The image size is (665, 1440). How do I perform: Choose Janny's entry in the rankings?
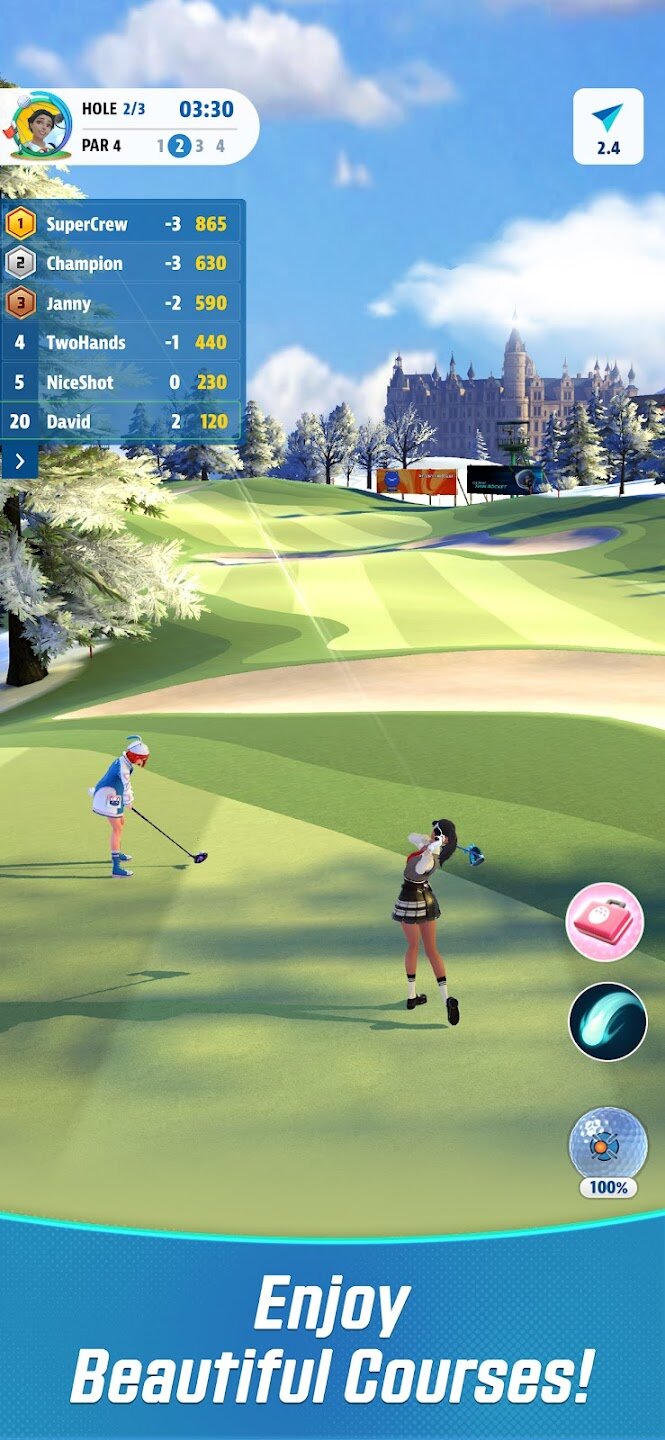click(122, 303)
